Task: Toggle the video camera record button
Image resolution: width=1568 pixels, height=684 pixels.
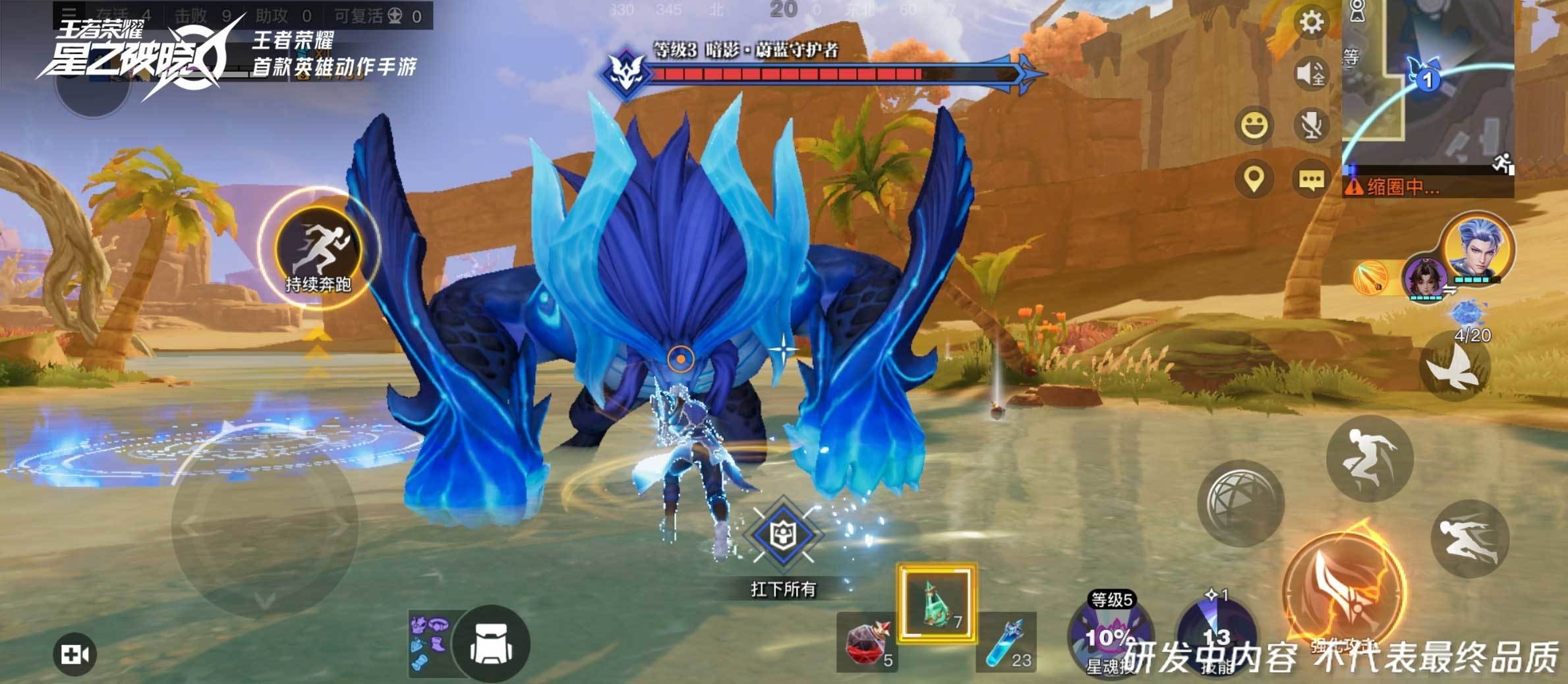Action: tap(74, 654)
